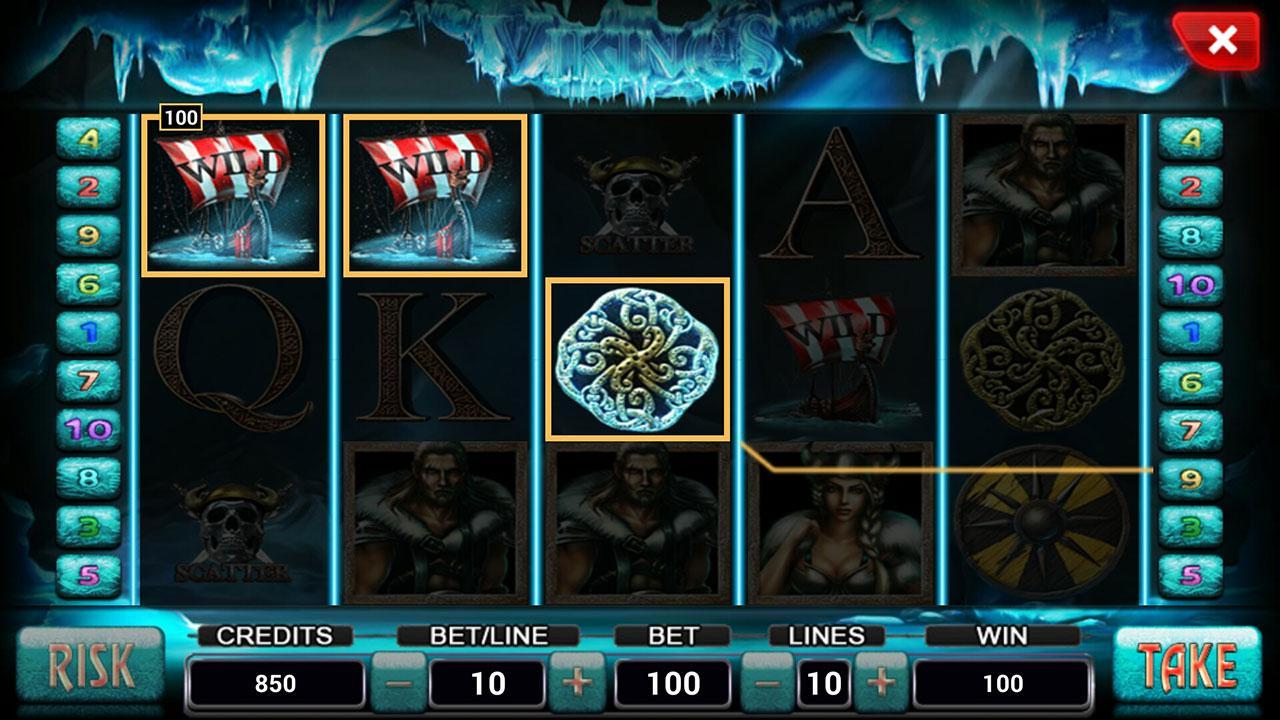Click the CREDITS amount field showing 850
Screen dimensions: 1280x720
point(277,683)
